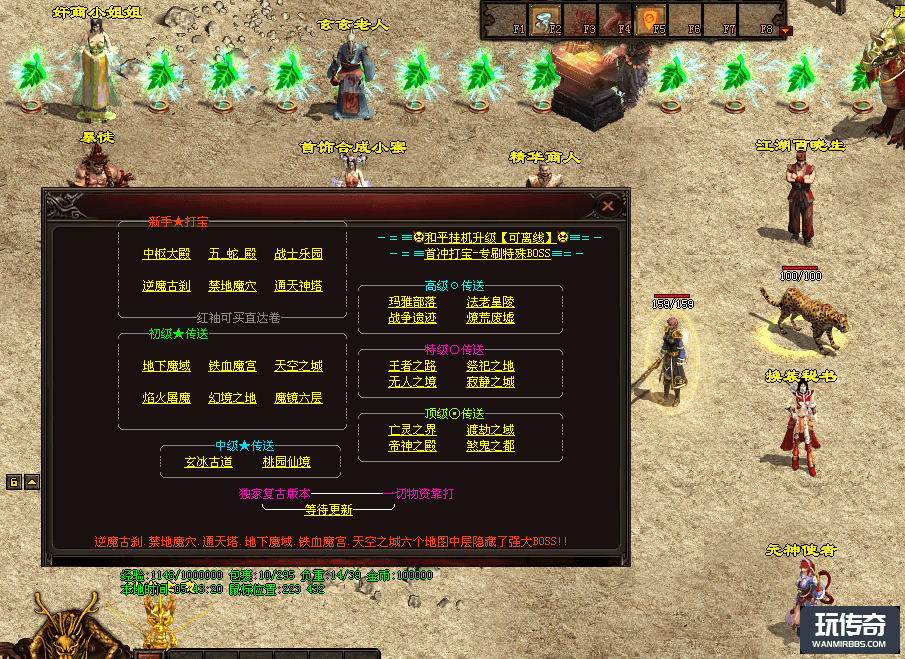Go to 通天神塔
This screenshot has height=659, width=905.
point(298,286)
